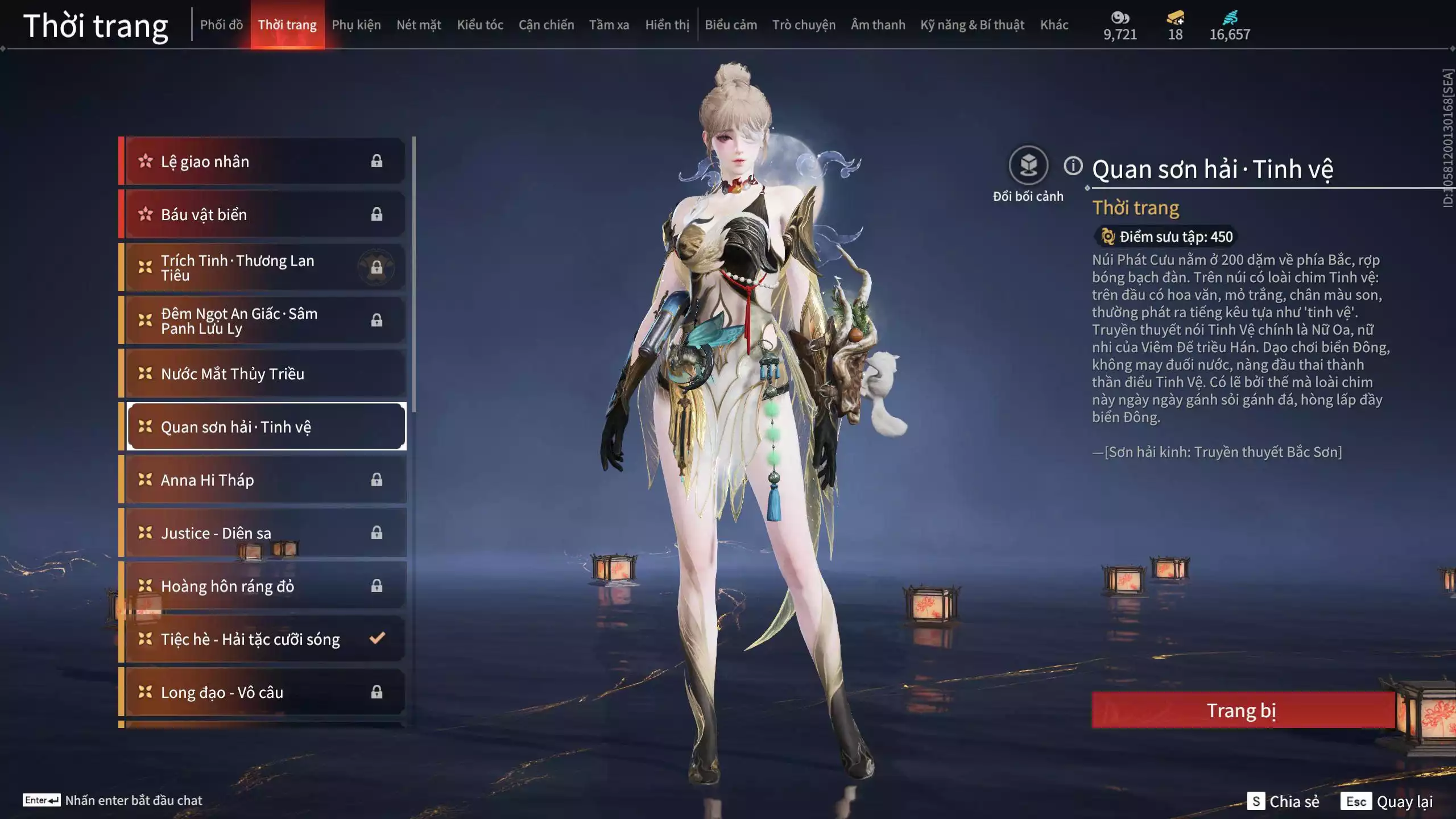The height and width of the screenshot is (819, 1456).
Task: Show the Biểu cảm tab
Action: pos(731,25)
